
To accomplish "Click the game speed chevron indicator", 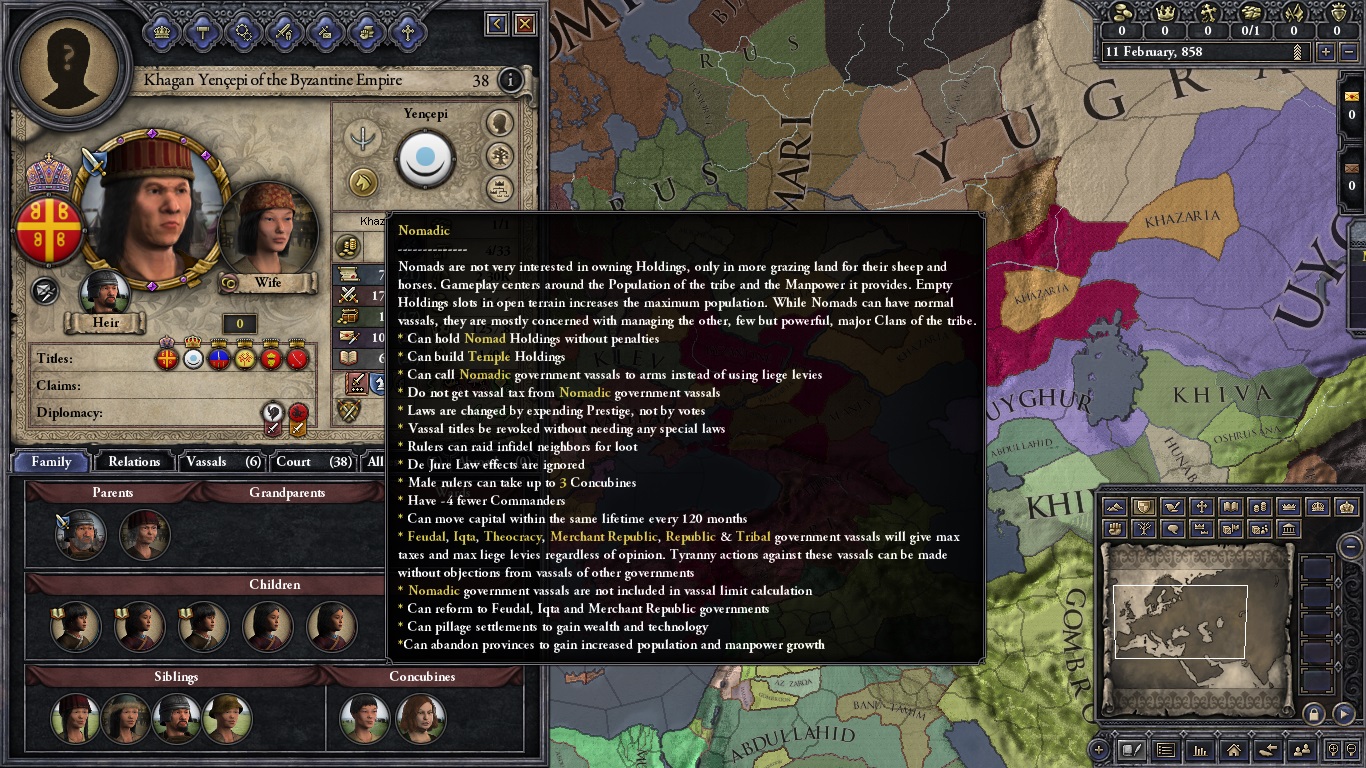I will coord(1297,52).
